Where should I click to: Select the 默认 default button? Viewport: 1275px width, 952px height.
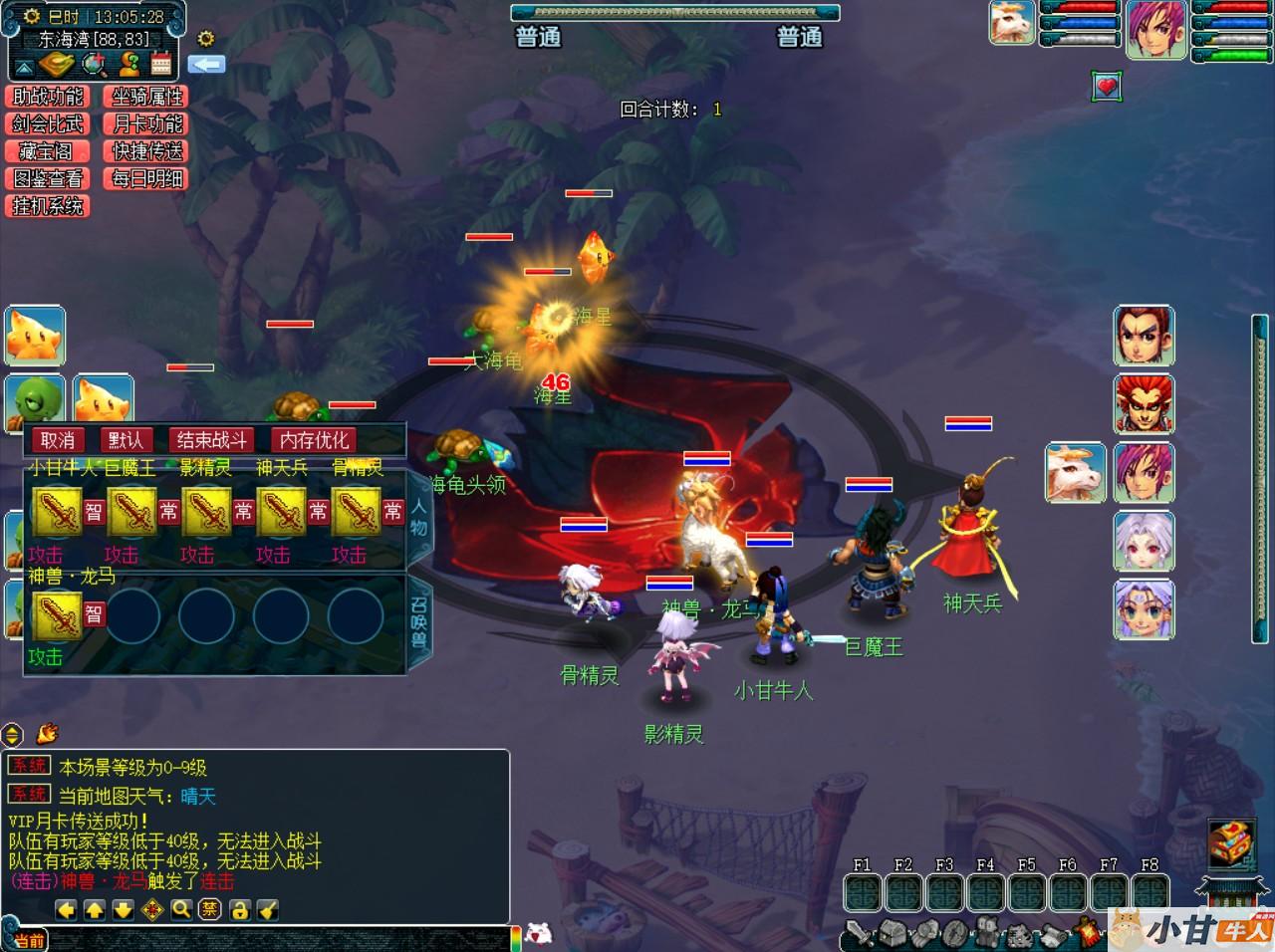(x=127, y=440)
